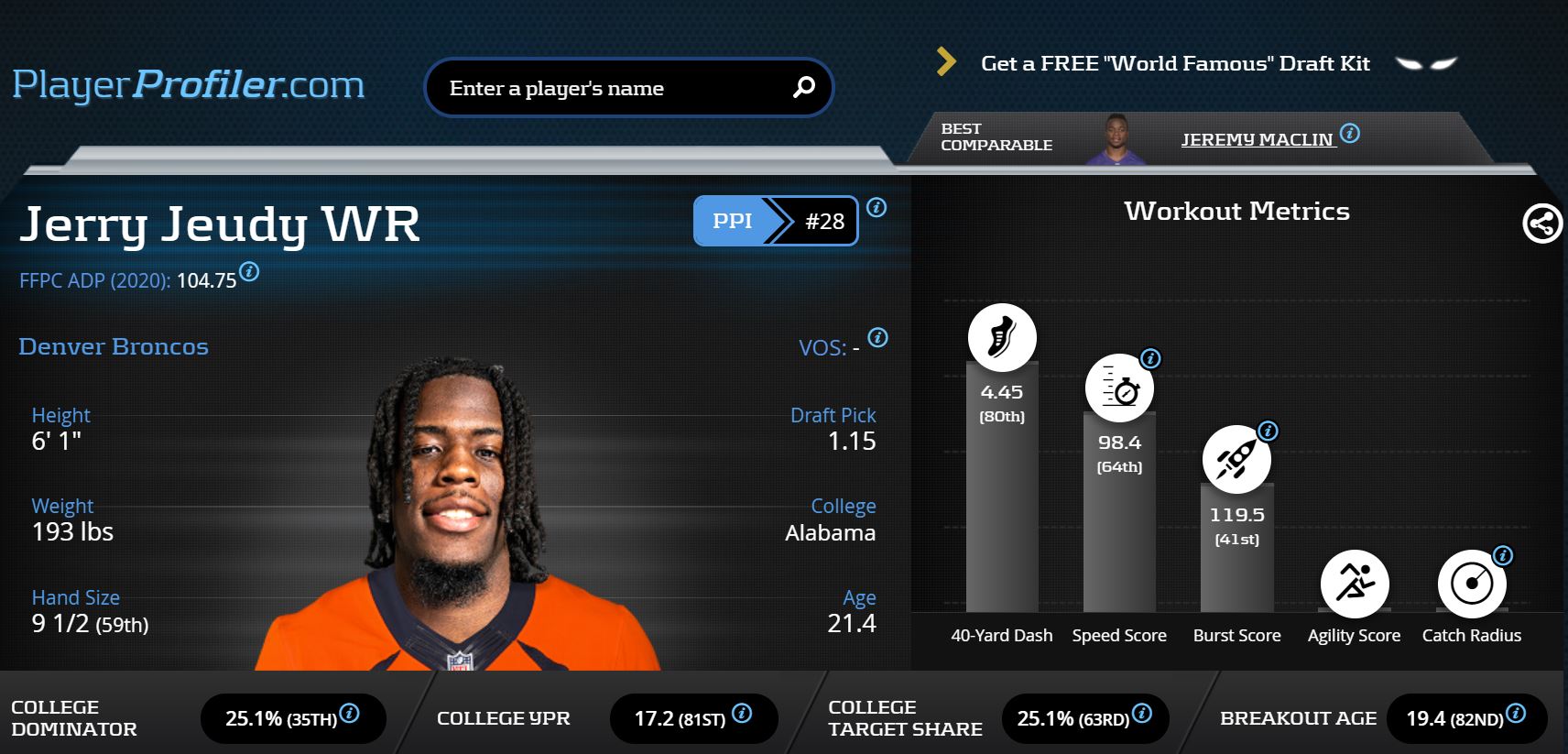Share the Workout Metrics chart
The image size is (1568, 754).
[1541, 223]
